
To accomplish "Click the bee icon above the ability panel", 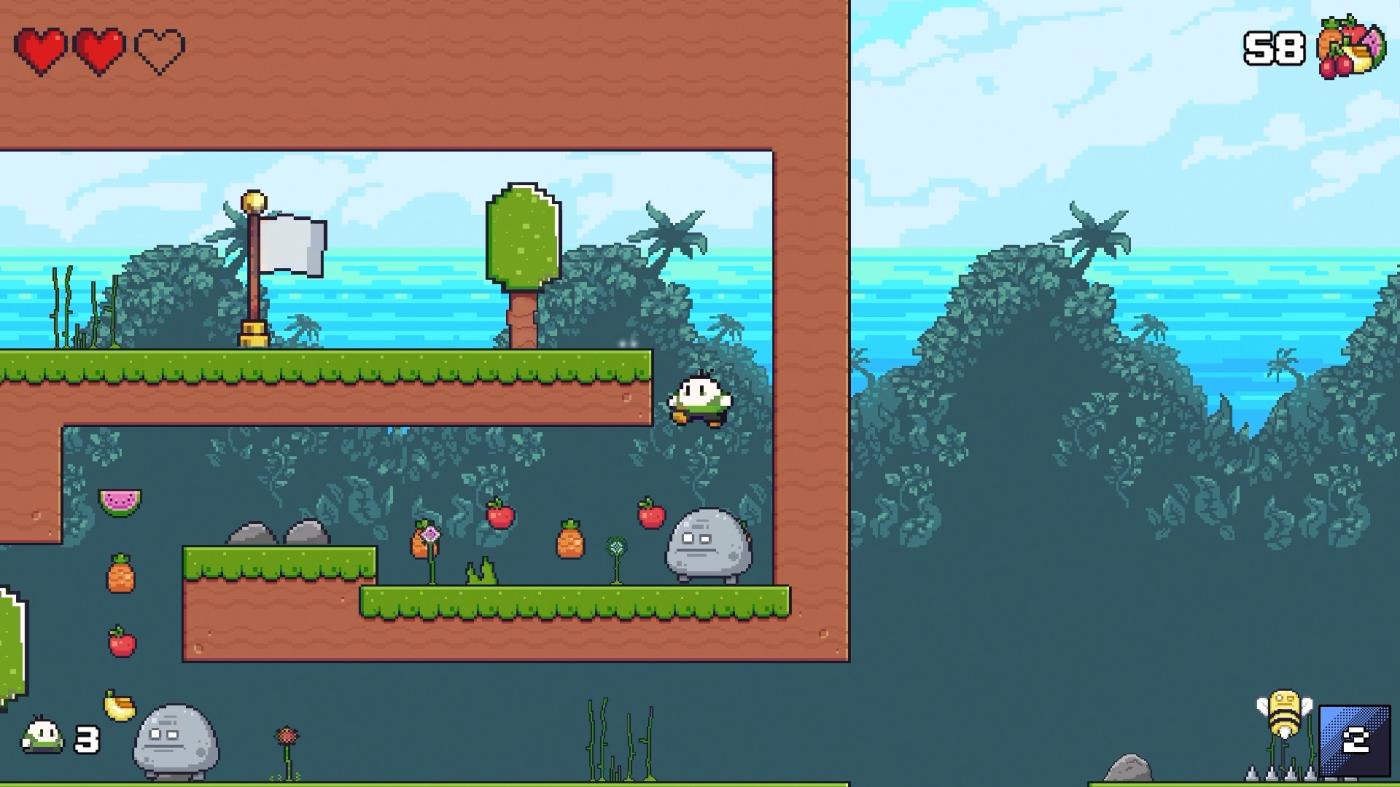I will click(x=1283, y=714).
